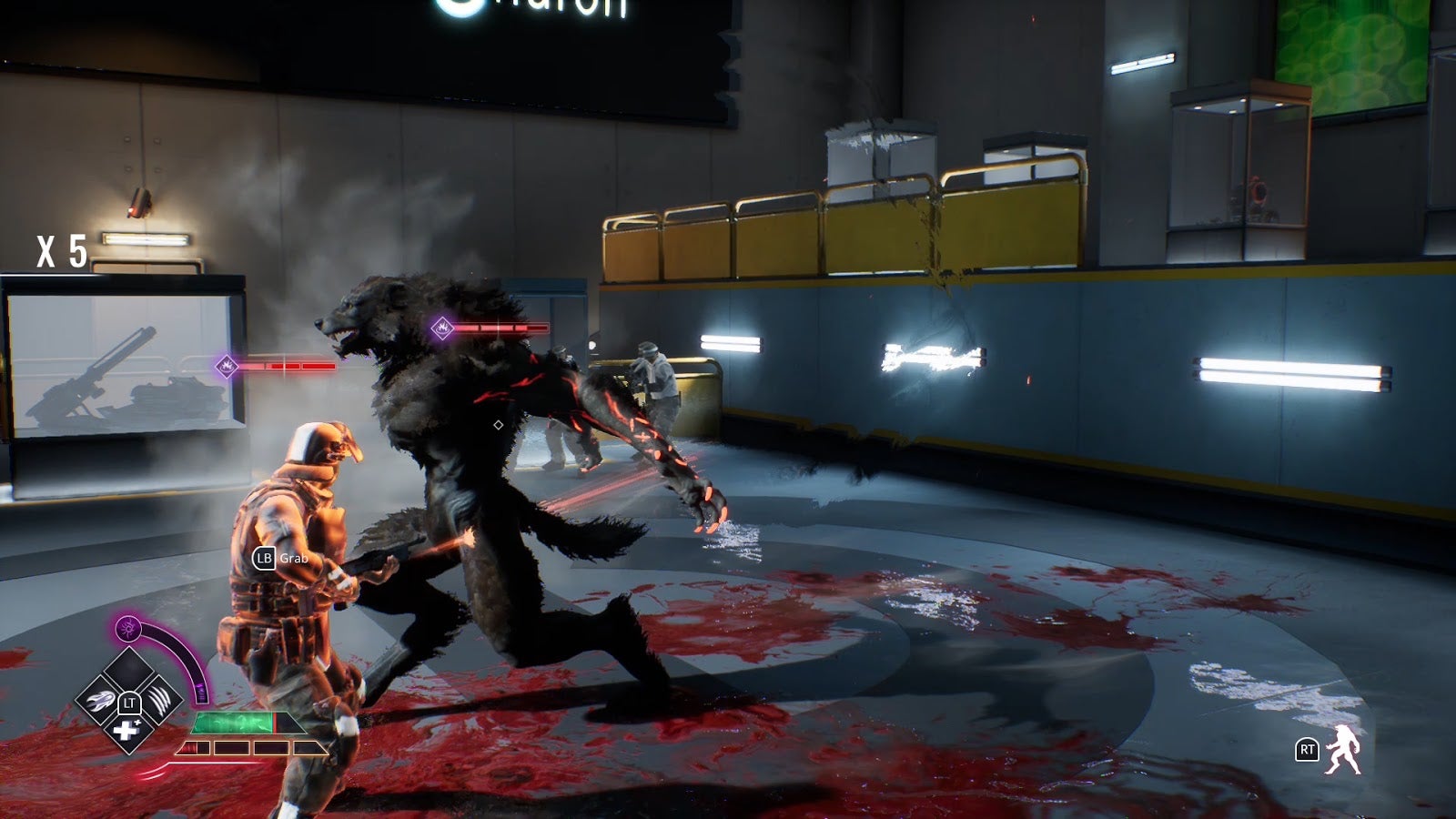This screenshot has height=819, width=1456.
Task: Activate the claw slash ability
Action: pyautogui.click(x=158, y=702)
